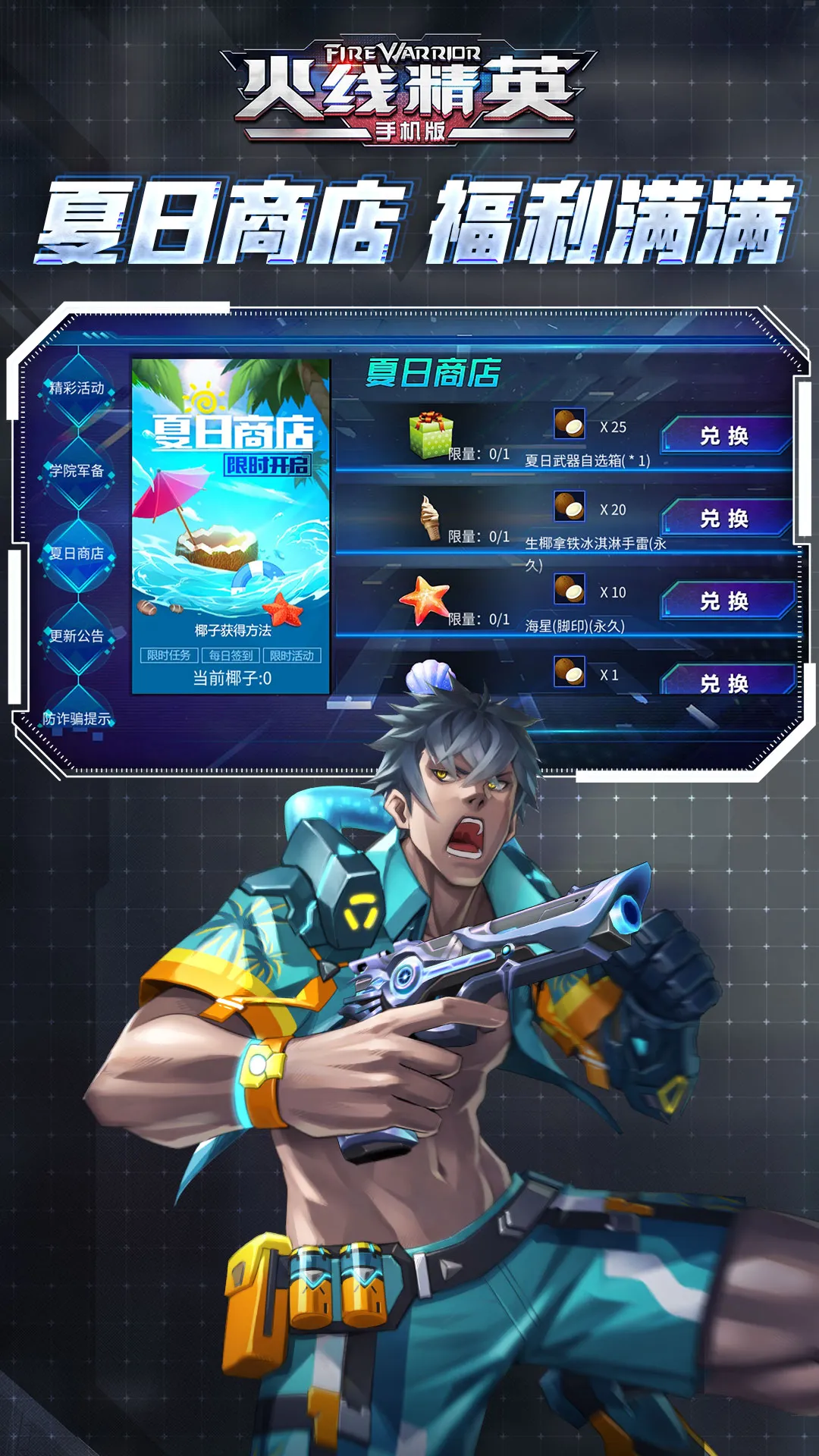Click the 夏日商店 限时开启 banner

point(231,485)
